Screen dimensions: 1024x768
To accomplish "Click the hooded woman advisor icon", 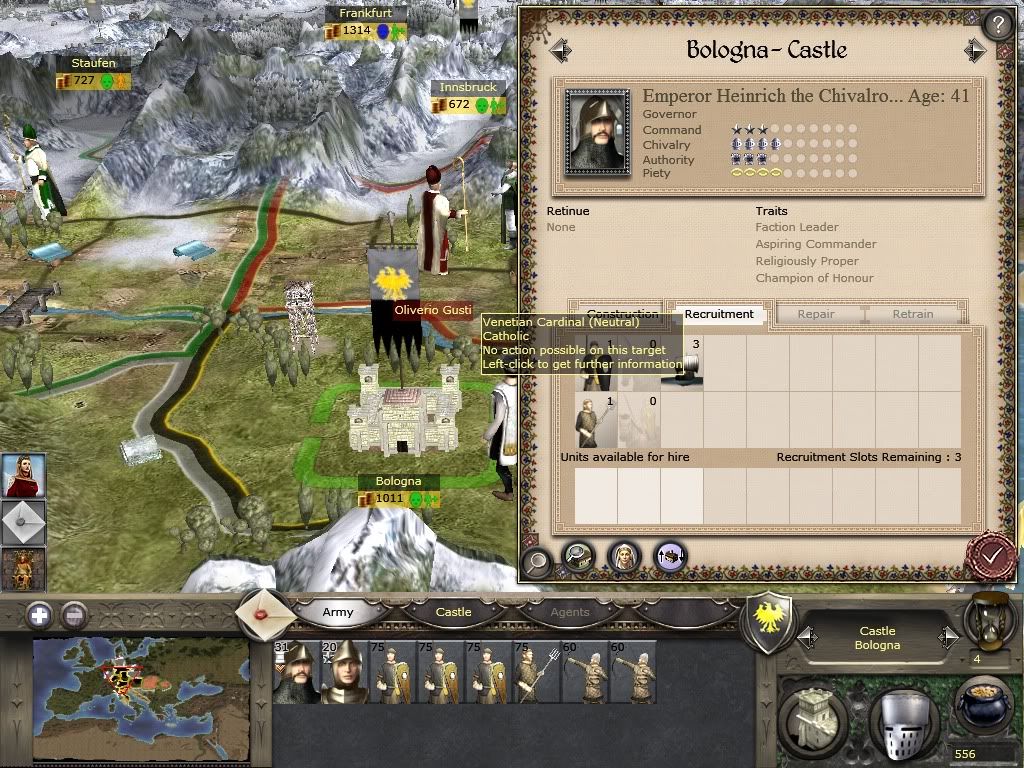I will (x=624, y=556).
